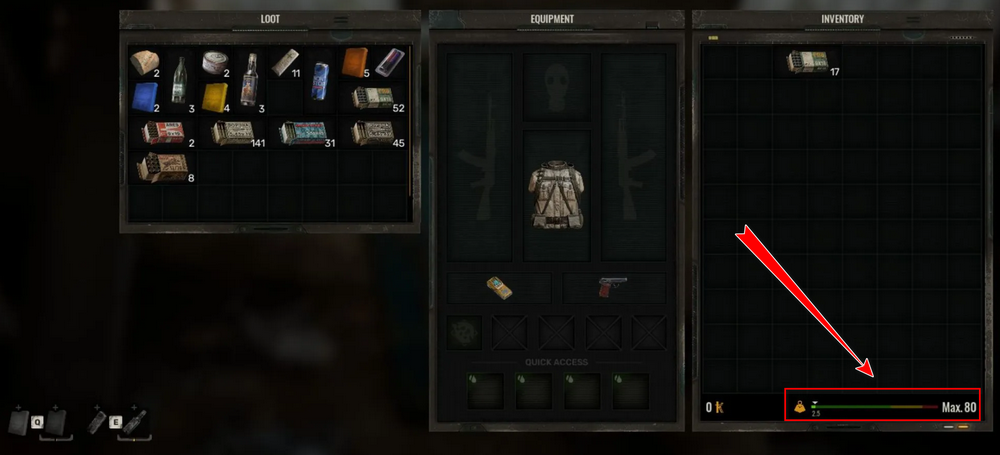The width and height of the screenshot is (1000, 455).
Task: Take the canned food tin
Action: 215,62
